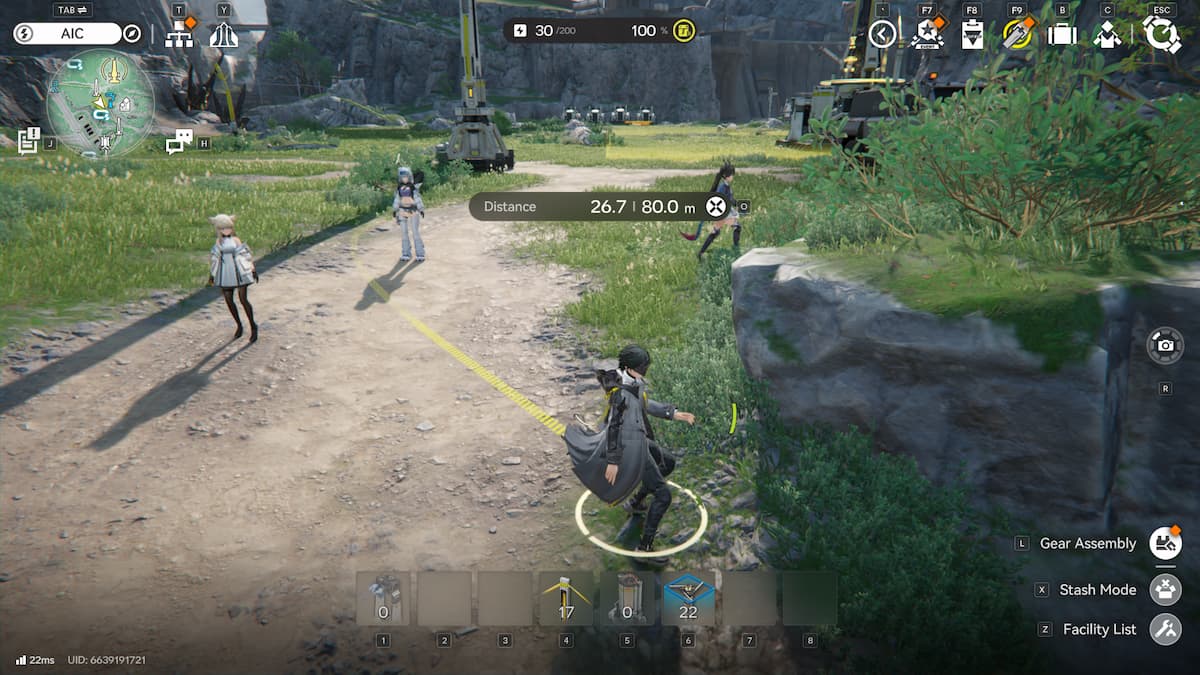Open the chat bubbles icon
Image resolution: width=1200 pixels, height=675 pixels.
(178, 142)
